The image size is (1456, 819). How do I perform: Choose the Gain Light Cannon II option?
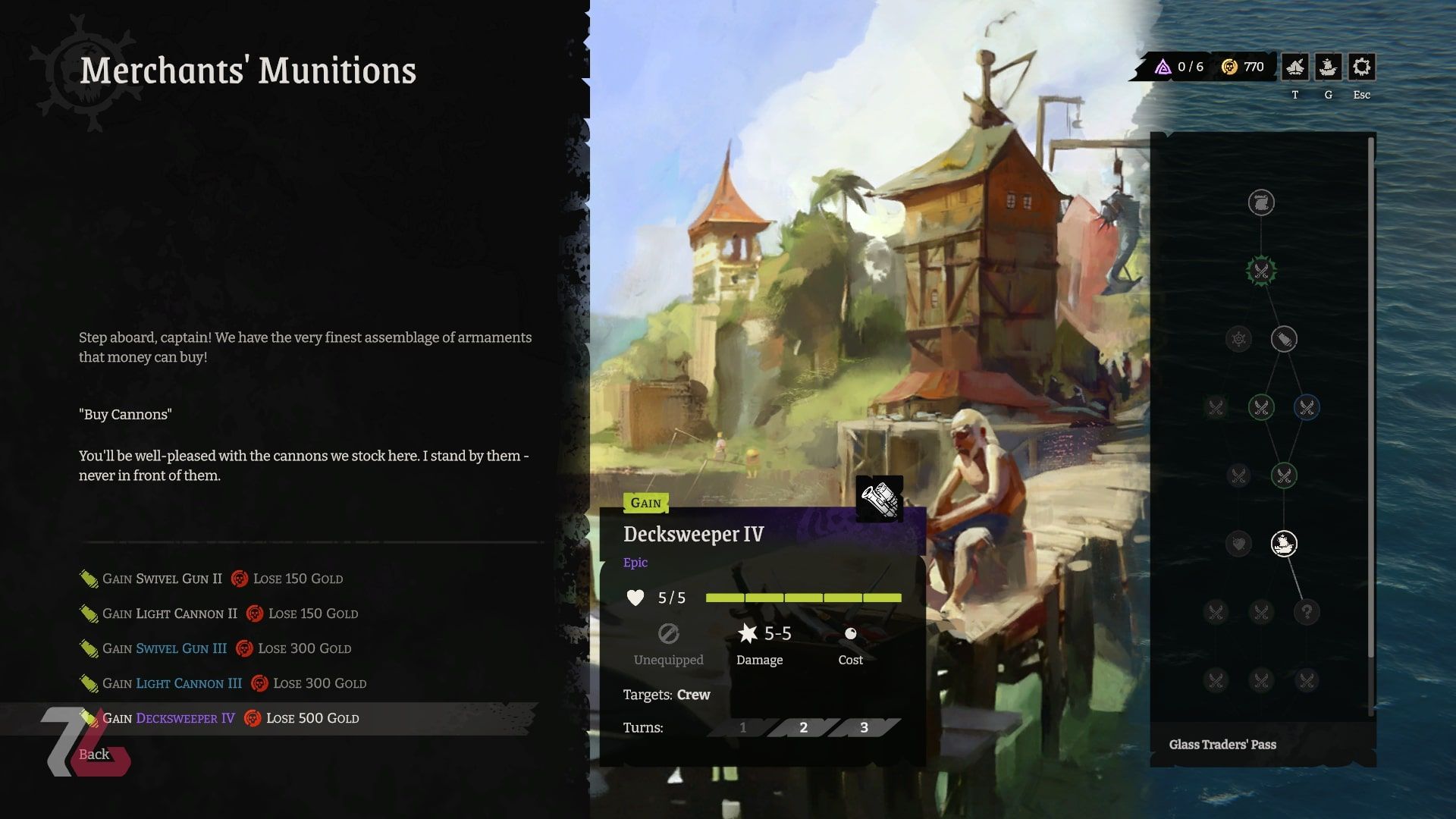(218, 613)
